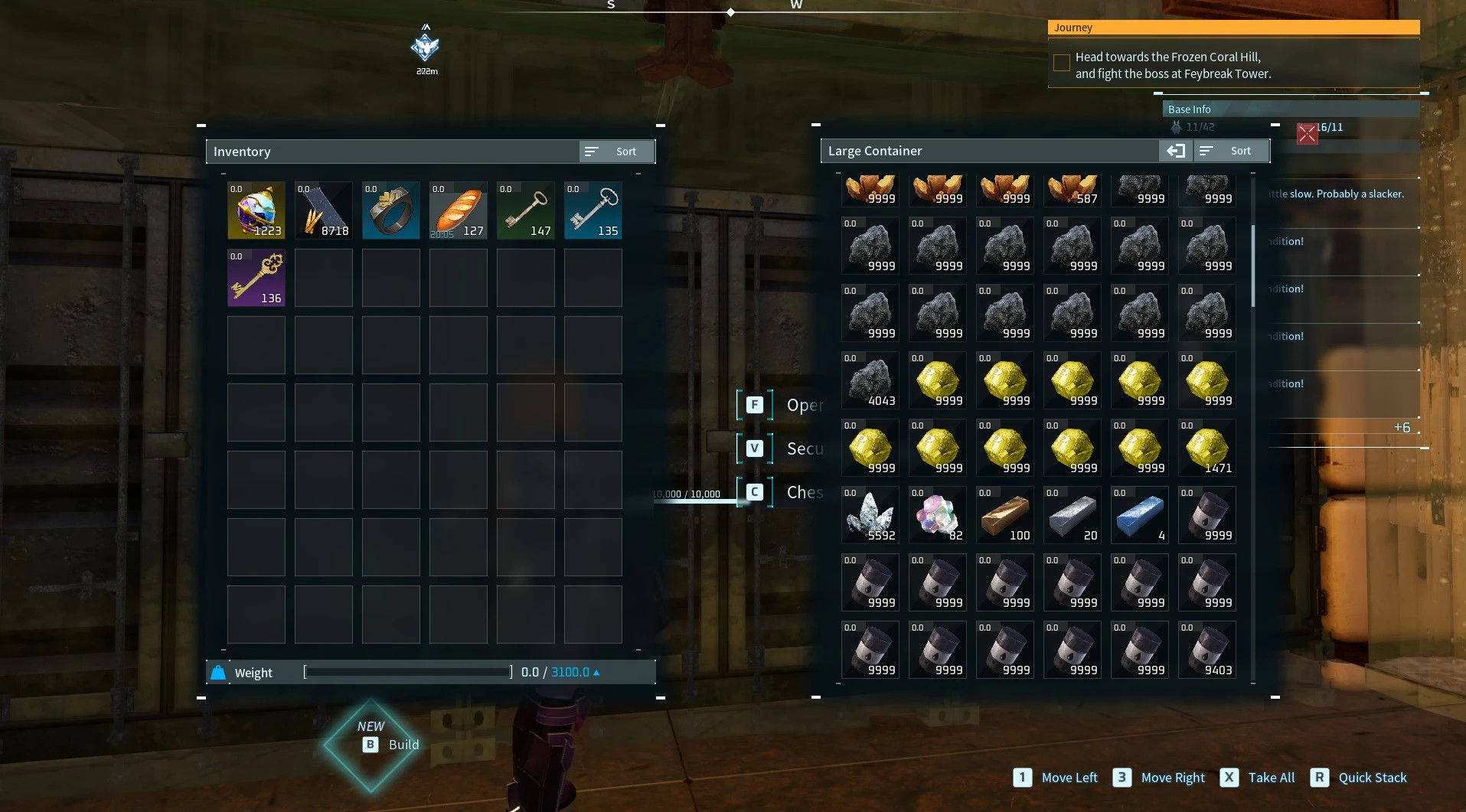This screenshot has width=1466, height=812.
Task: Select the blue ingot stack of 4
Action: point(1139,515)
